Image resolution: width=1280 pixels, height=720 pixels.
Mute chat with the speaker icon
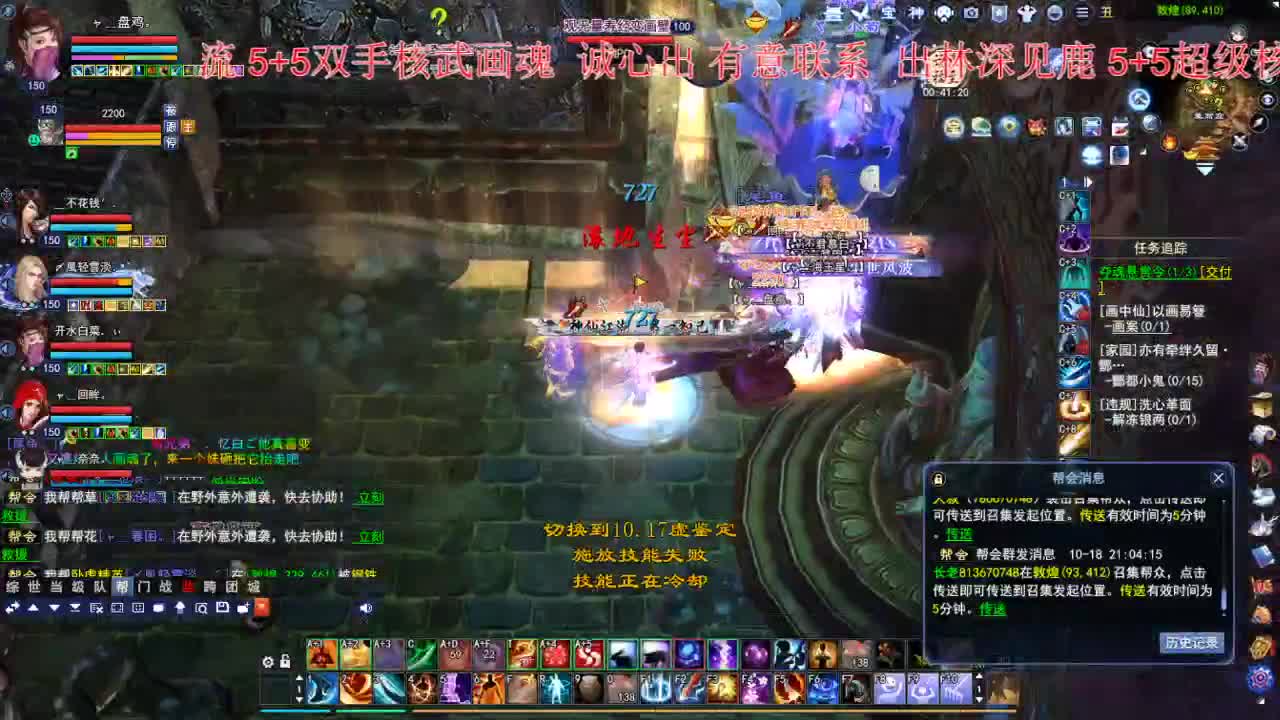point(366,606)
